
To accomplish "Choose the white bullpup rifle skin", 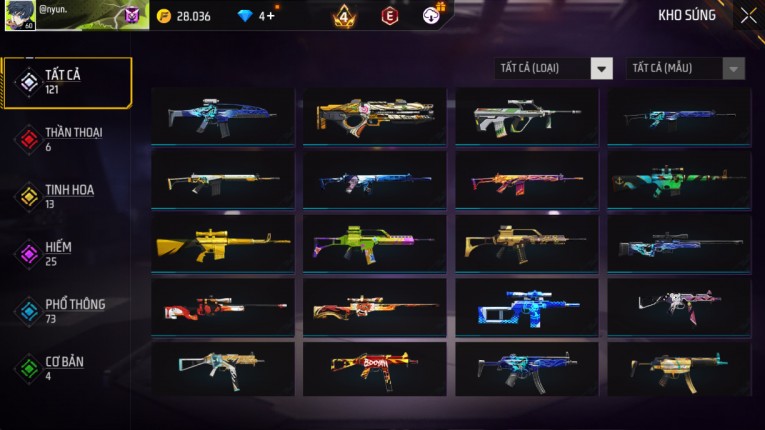I will 527,116.
